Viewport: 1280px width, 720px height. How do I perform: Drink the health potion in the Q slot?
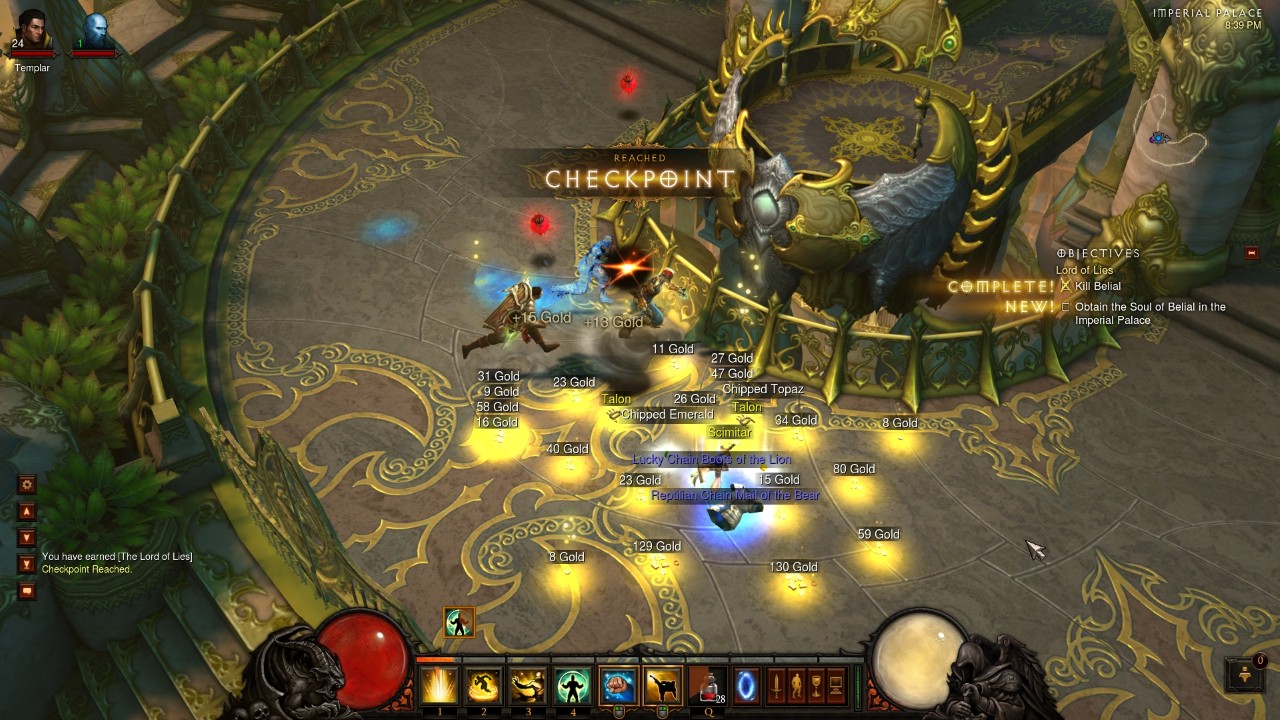point(707,686)
